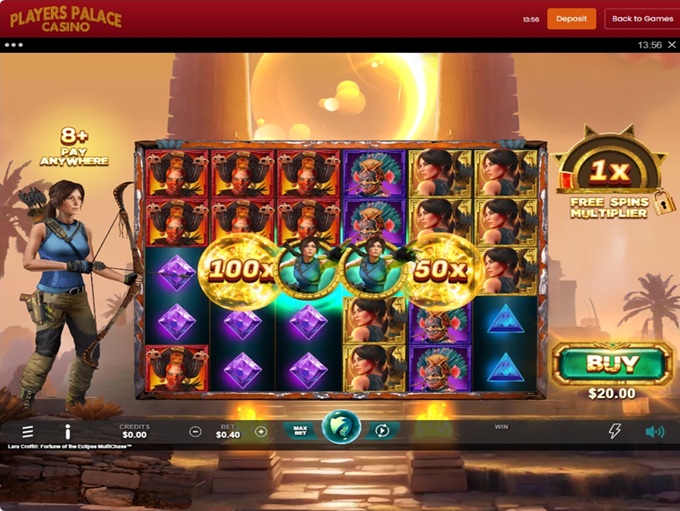Spin the reels with the center button
The width and height of the screenshot is (680, 511).
(340, 430)
